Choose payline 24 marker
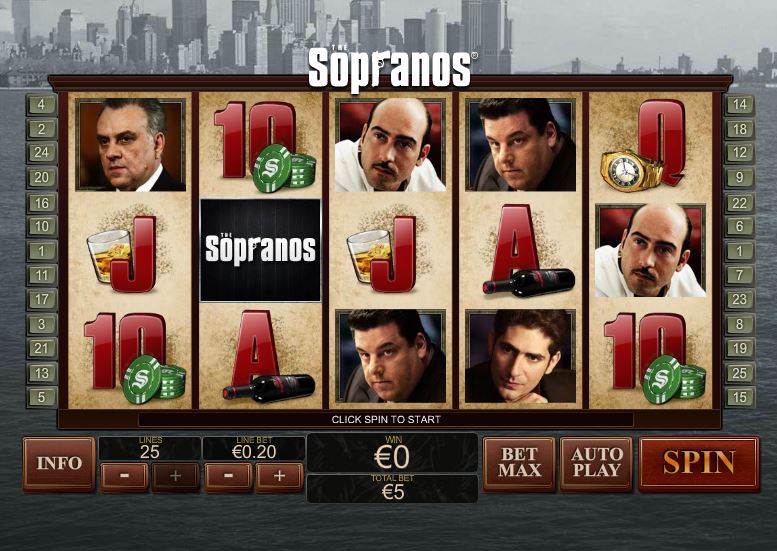Screen dimensions: 777x551 (42, 153)
